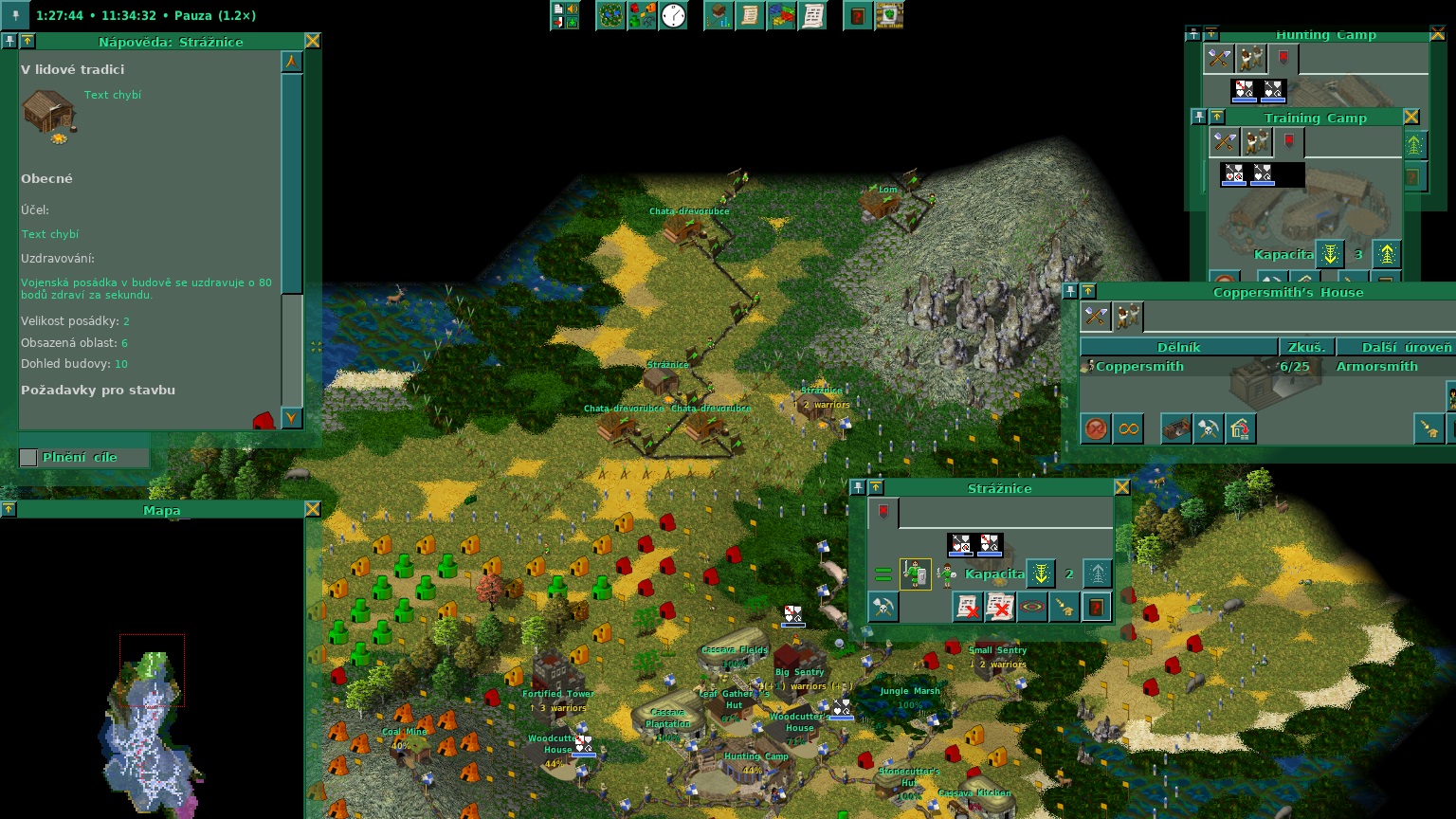This screenshot has height=819, width=1456.
Task: Tick the Plnění cíle checkbox
Action: point(29,458)
